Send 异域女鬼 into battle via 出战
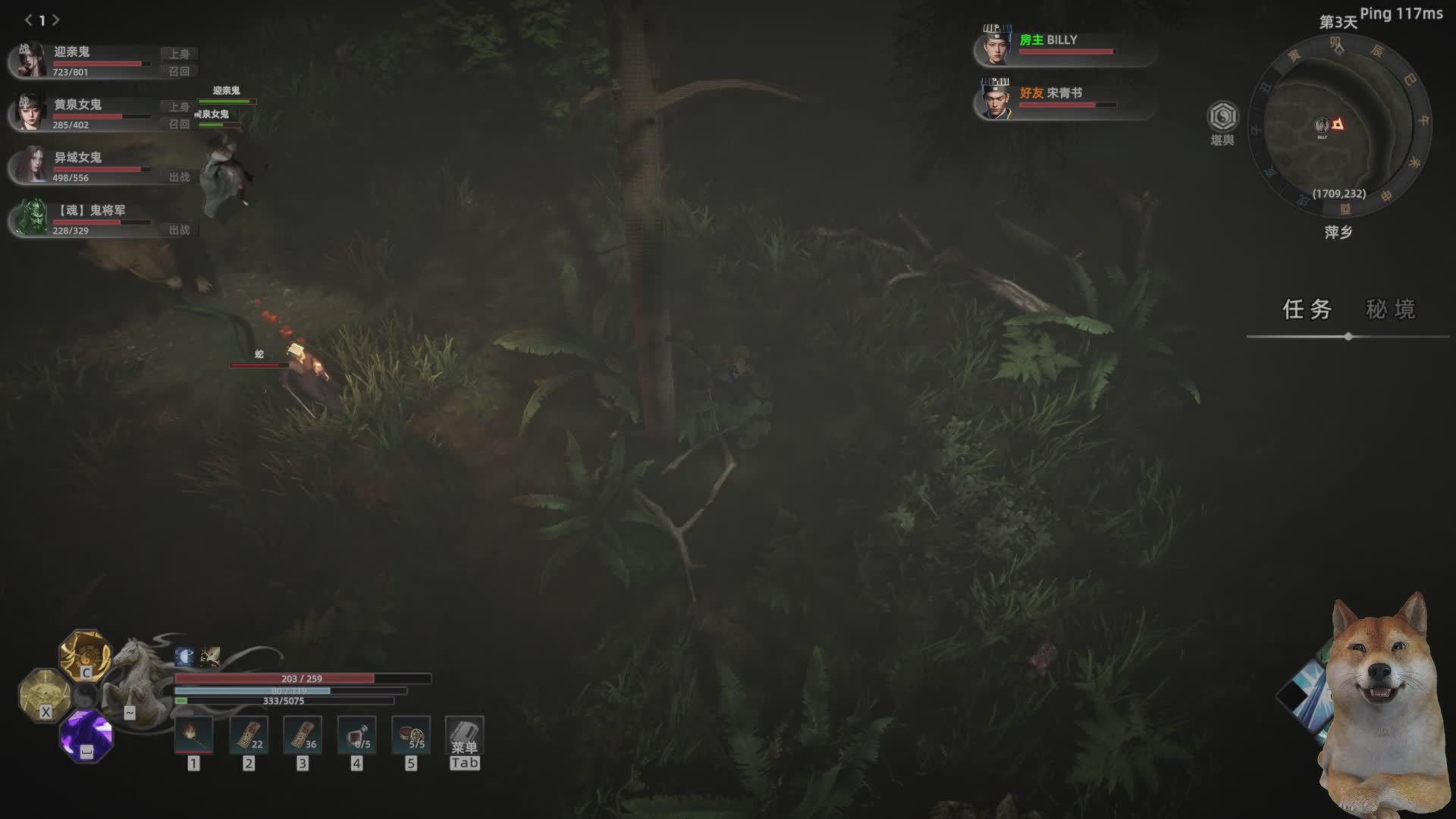 point(179,177)
